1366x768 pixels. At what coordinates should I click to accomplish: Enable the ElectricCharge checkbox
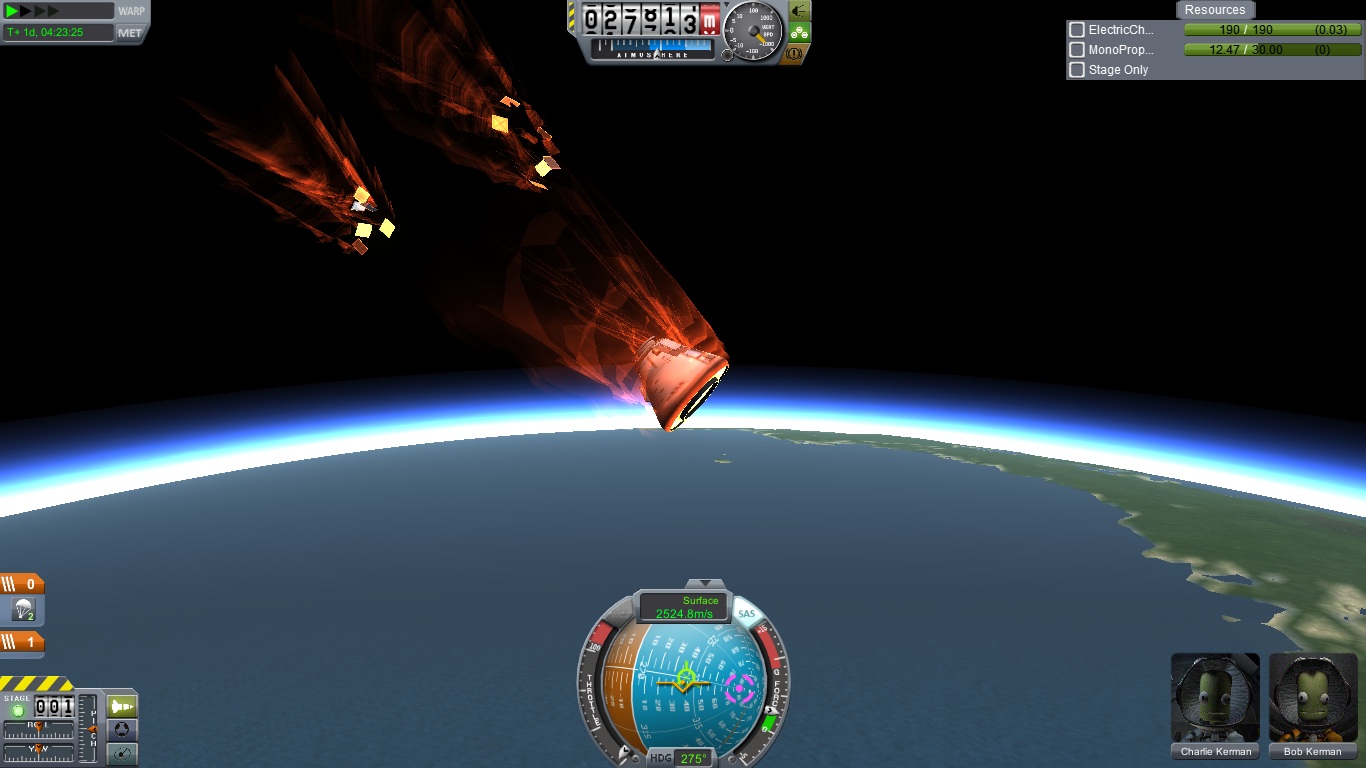(1076, 30)
